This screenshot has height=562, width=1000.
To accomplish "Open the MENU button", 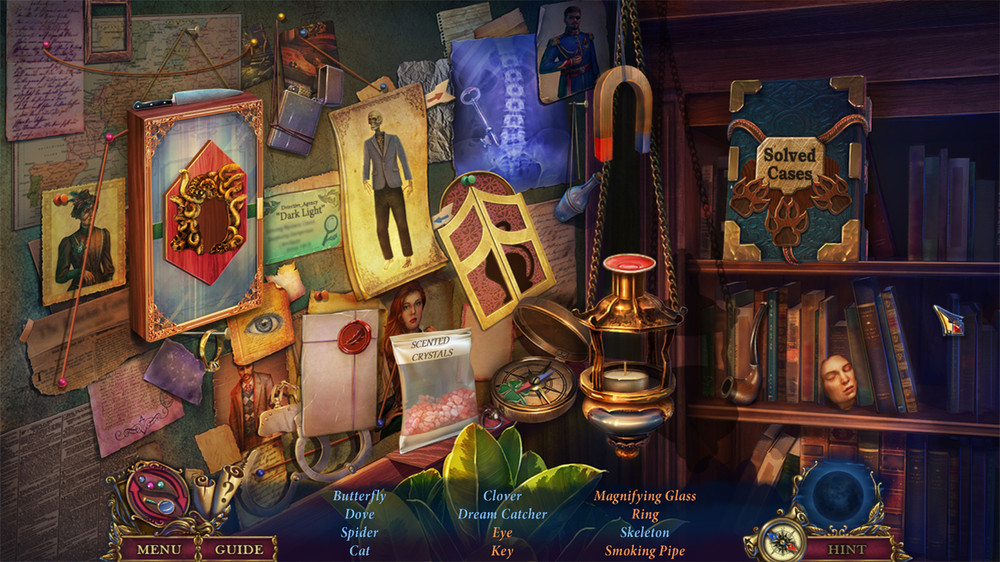I will click(159, 549).
